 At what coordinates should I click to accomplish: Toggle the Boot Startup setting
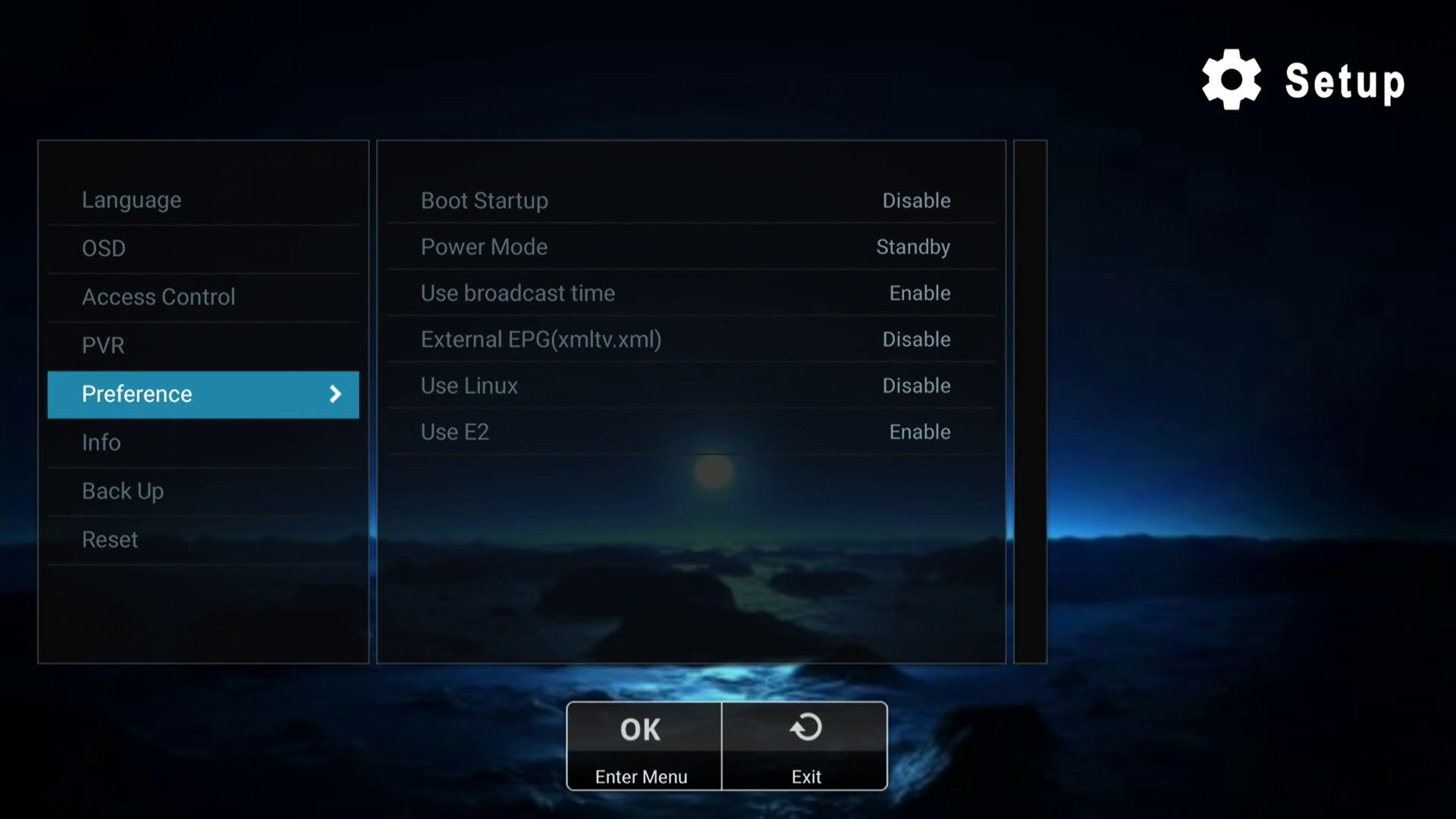pos(690,201)
